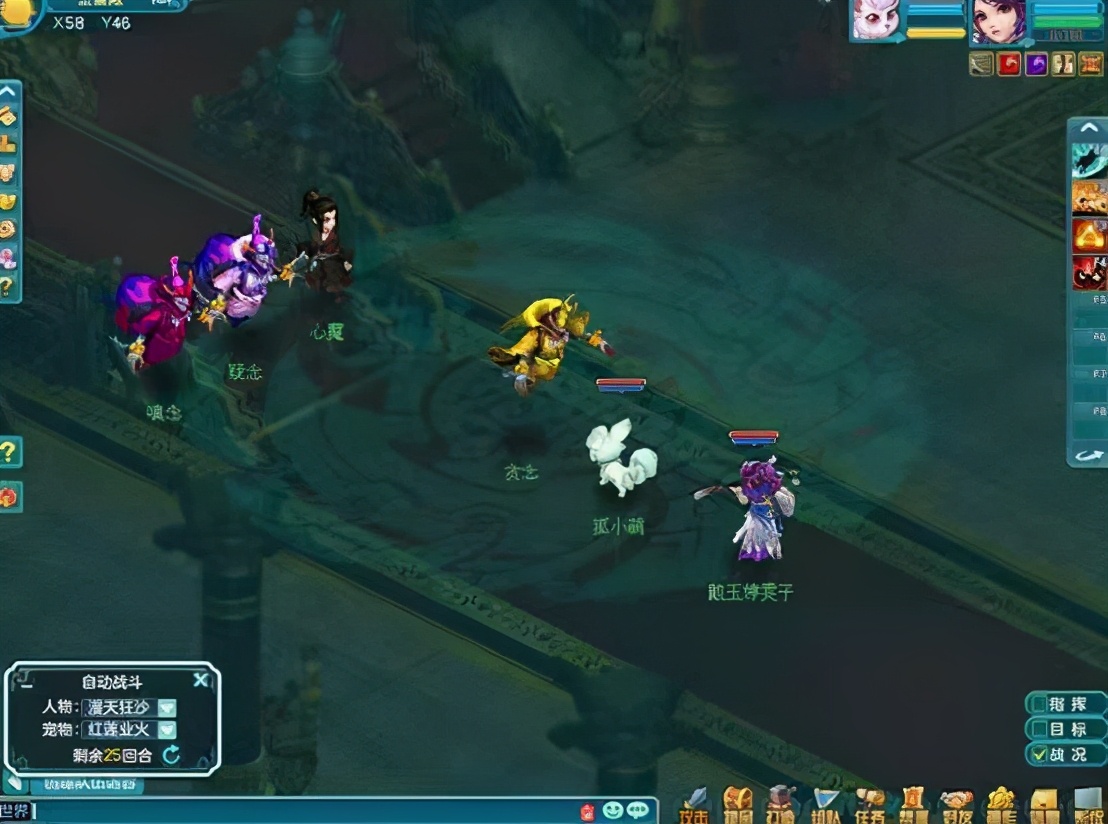The height and width of the screenshot is (824, 1108).
Task: Select the purple-haired character portrait
Action: click(x=997, y=20)
